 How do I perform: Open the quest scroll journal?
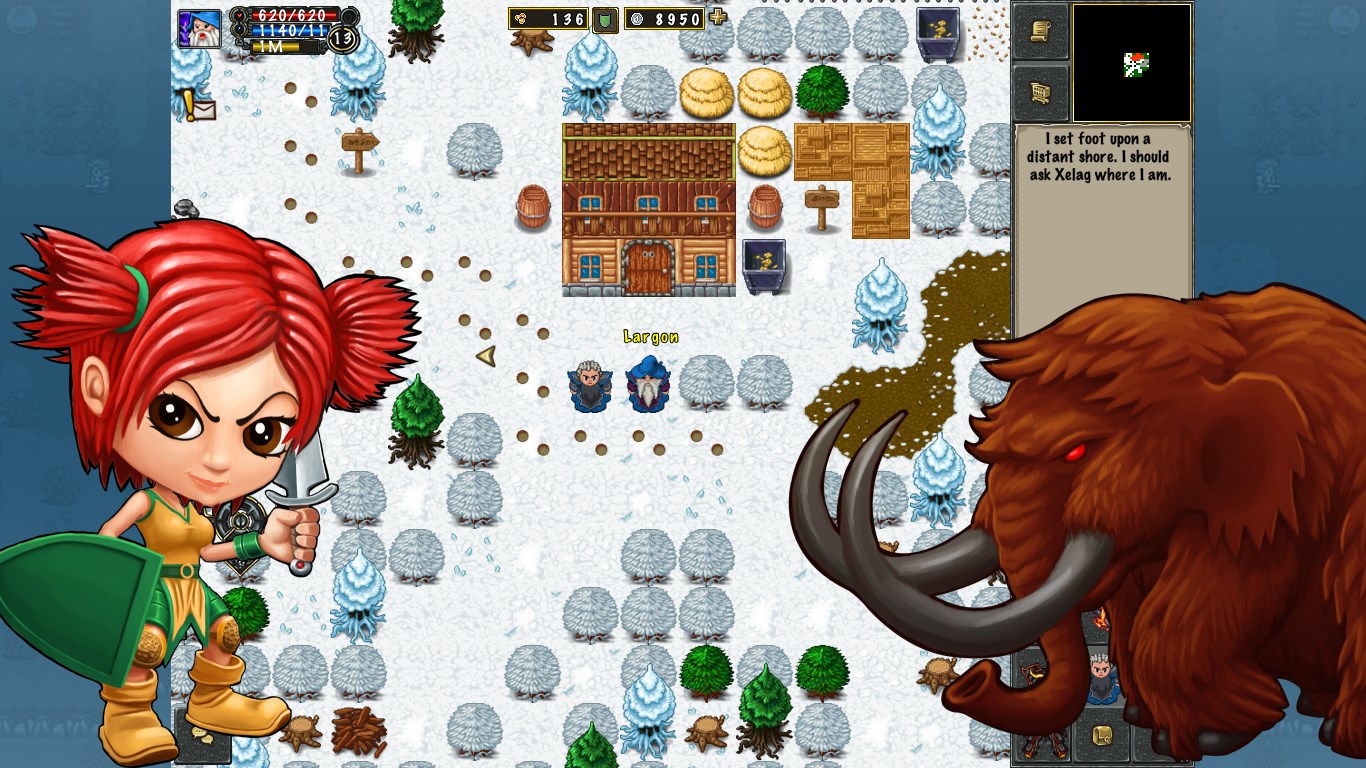point(1041,31)
